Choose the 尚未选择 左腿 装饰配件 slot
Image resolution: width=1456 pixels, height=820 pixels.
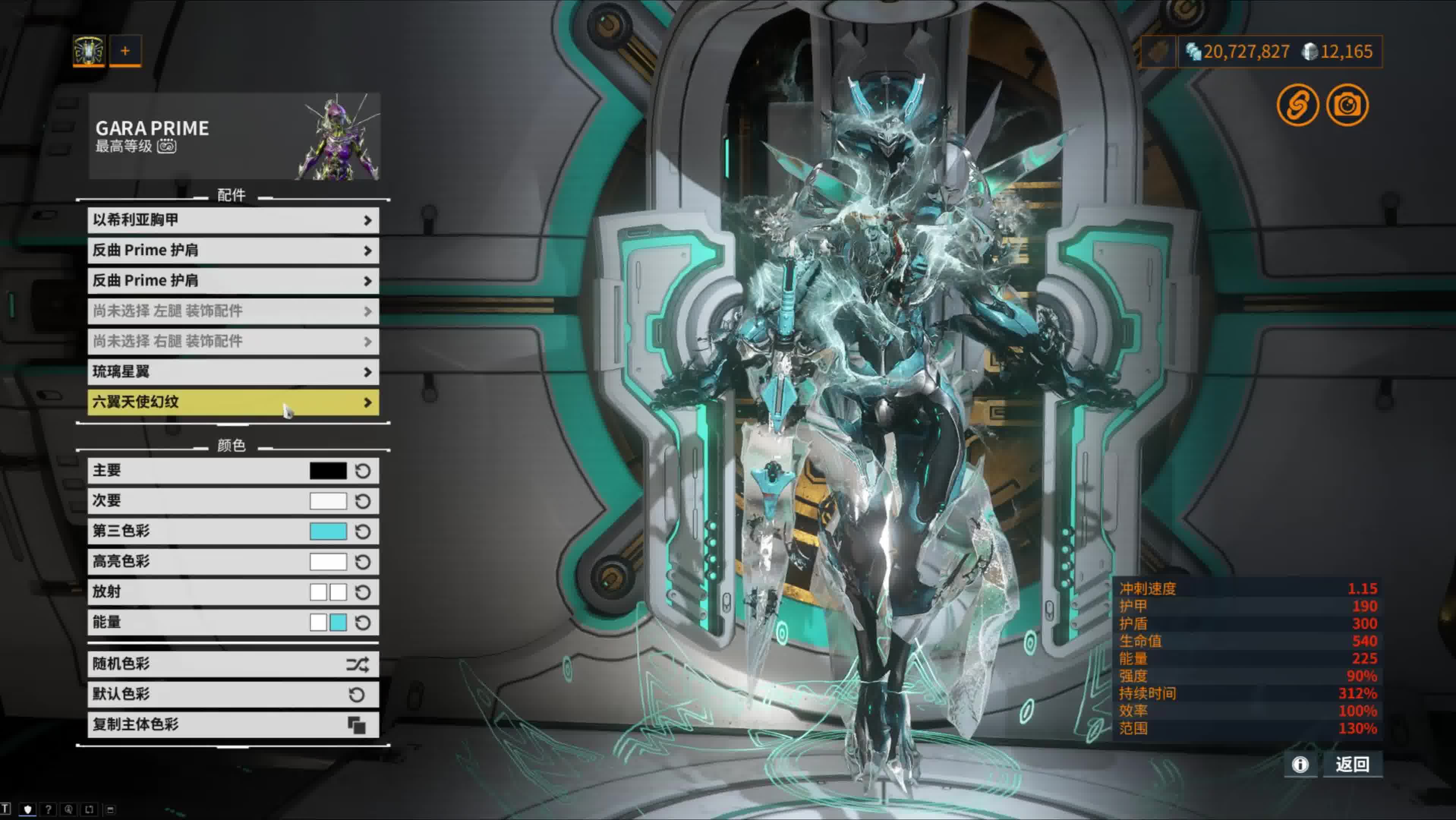coord(232,311)
